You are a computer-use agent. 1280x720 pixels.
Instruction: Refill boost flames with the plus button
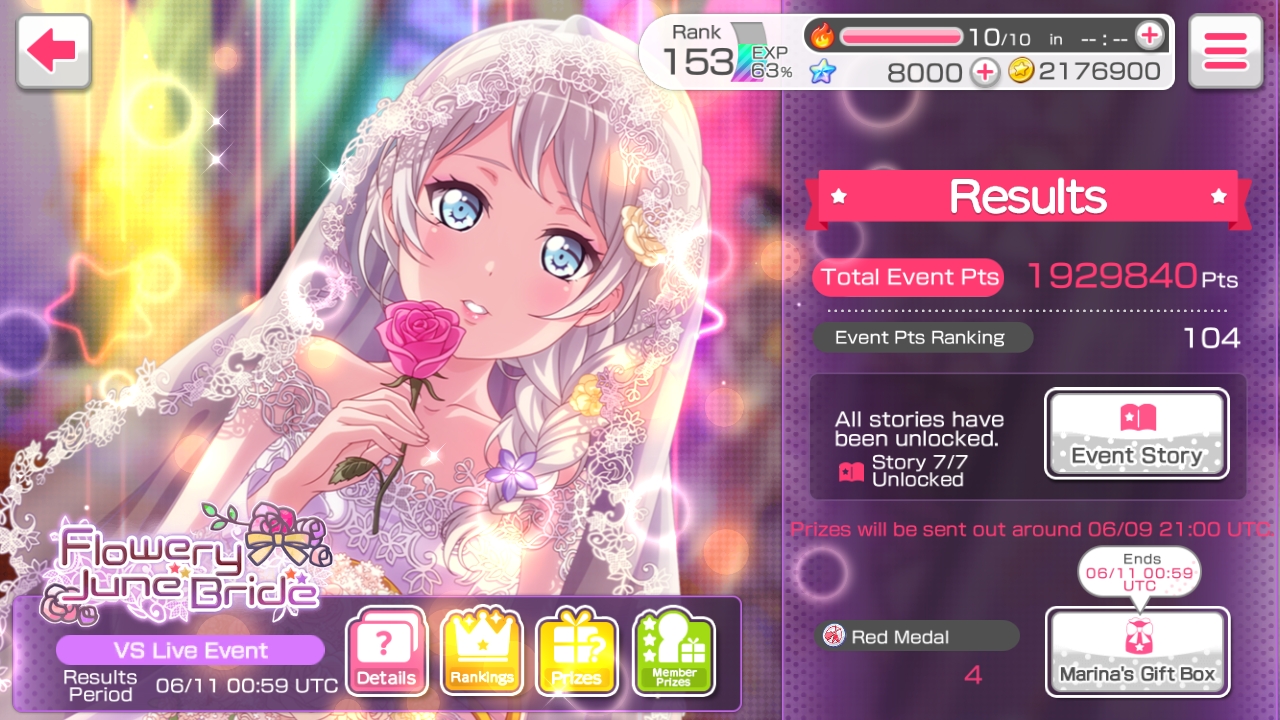1149,37
